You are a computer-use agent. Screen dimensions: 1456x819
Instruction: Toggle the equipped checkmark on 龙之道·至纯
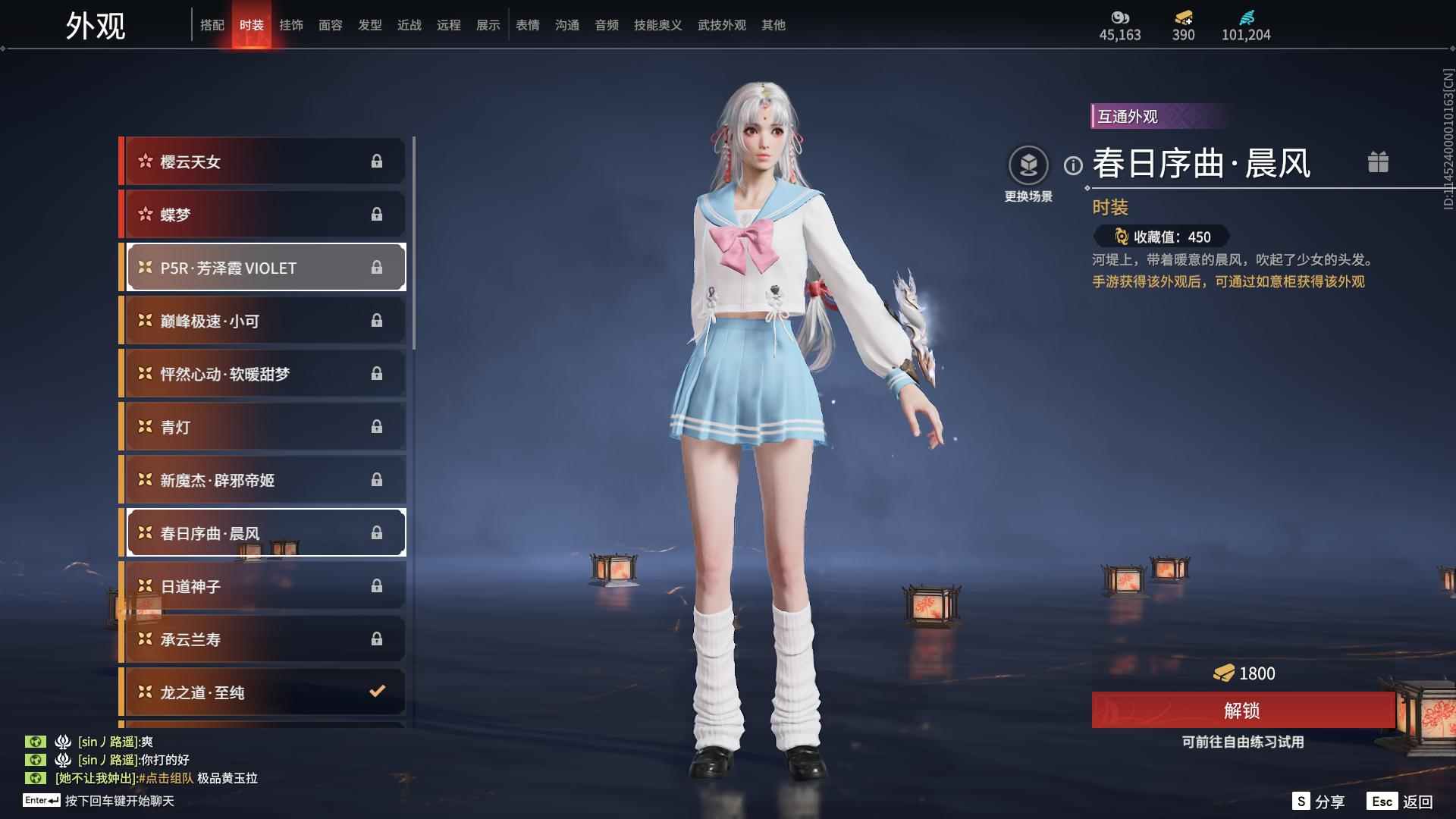pyautogui.click(x=375, y=692)
